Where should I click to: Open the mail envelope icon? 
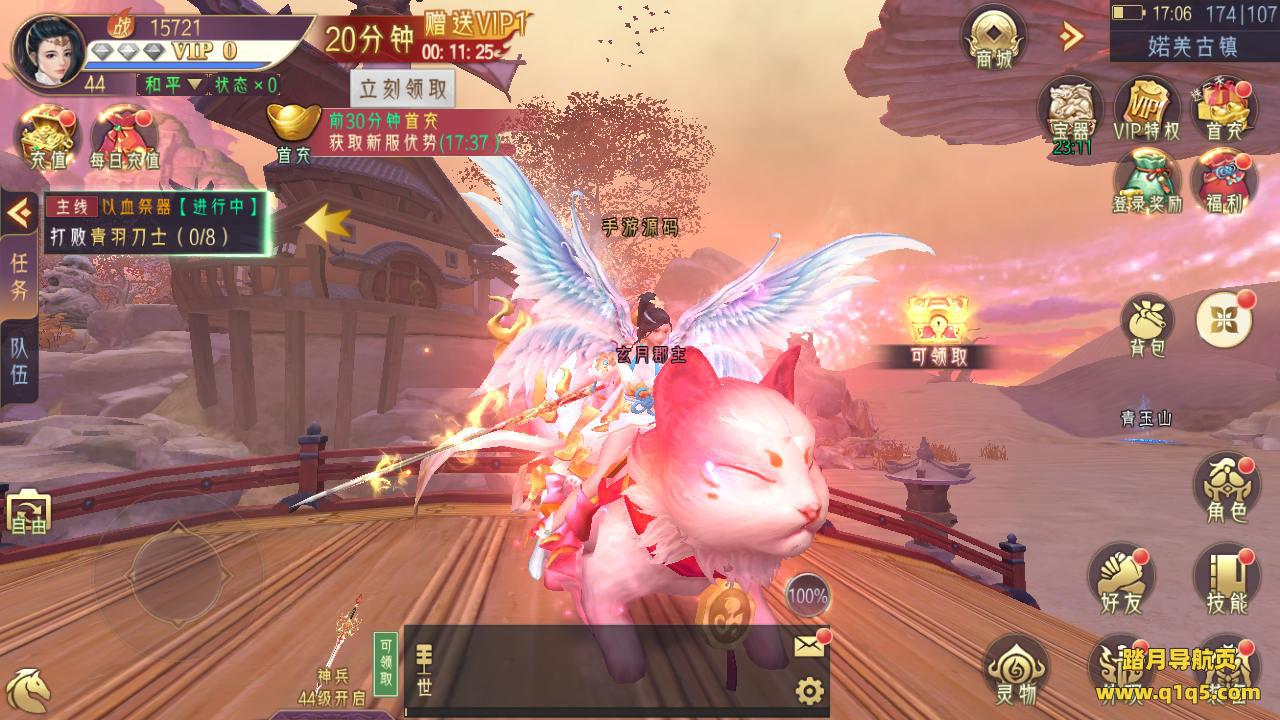(x=810, y=646)
